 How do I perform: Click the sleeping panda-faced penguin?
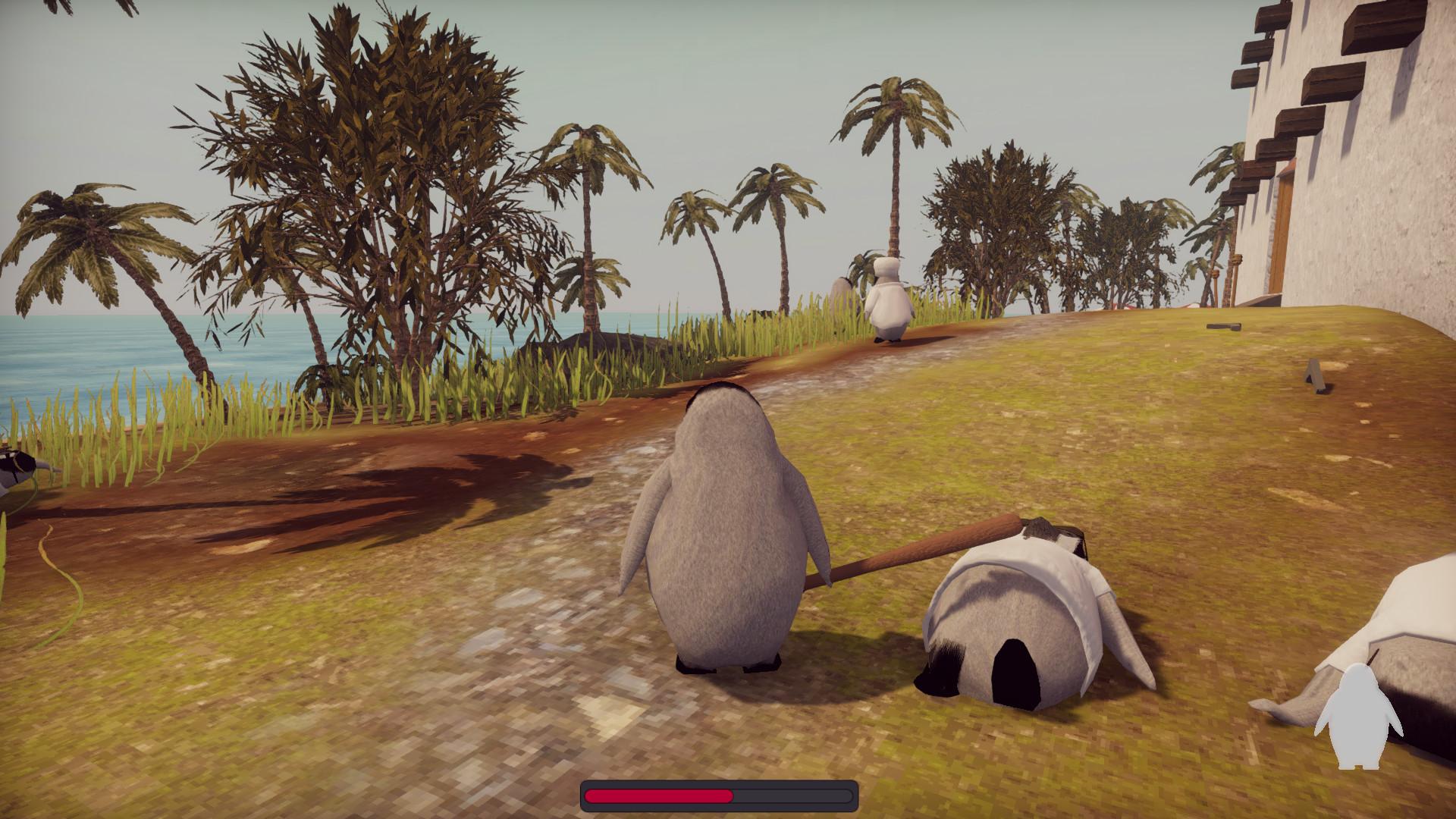click(x=1009, y=637)
